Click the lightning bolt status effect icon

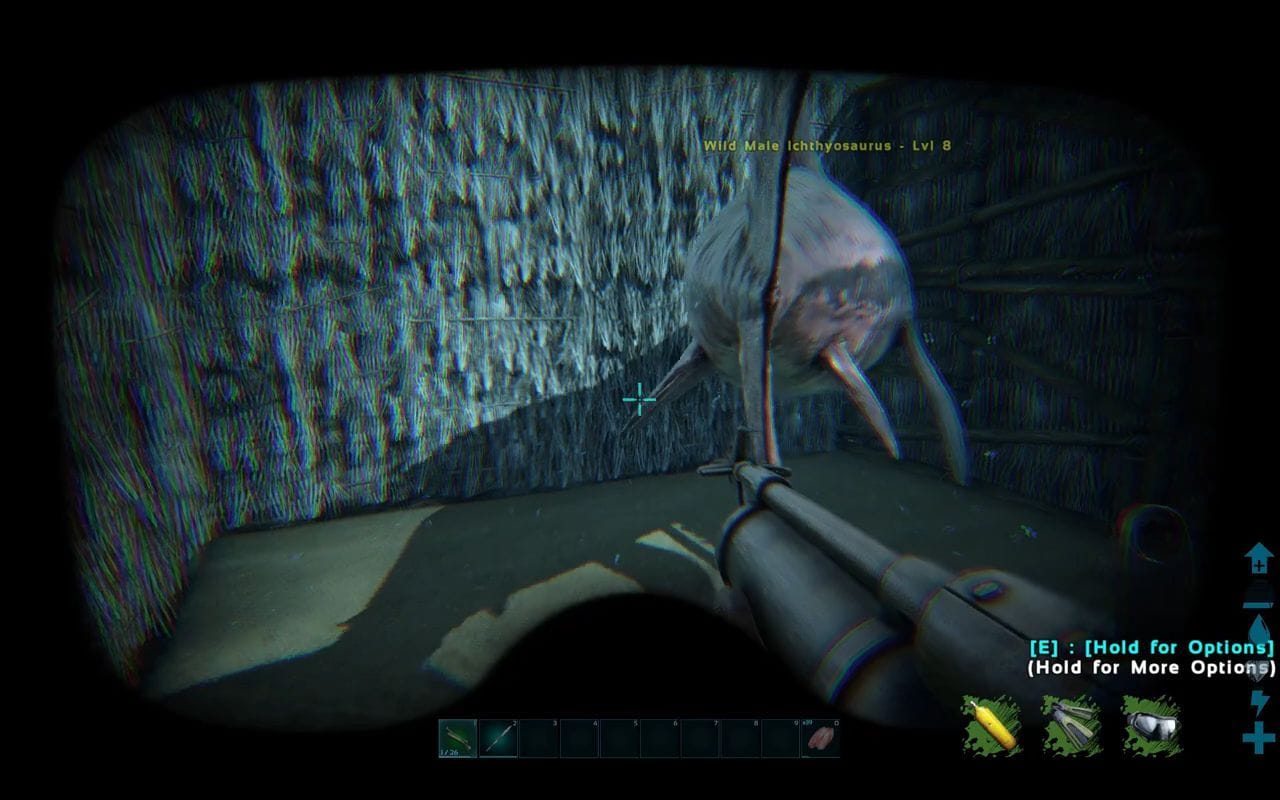pyautogui.click(x=1259, y=705)
